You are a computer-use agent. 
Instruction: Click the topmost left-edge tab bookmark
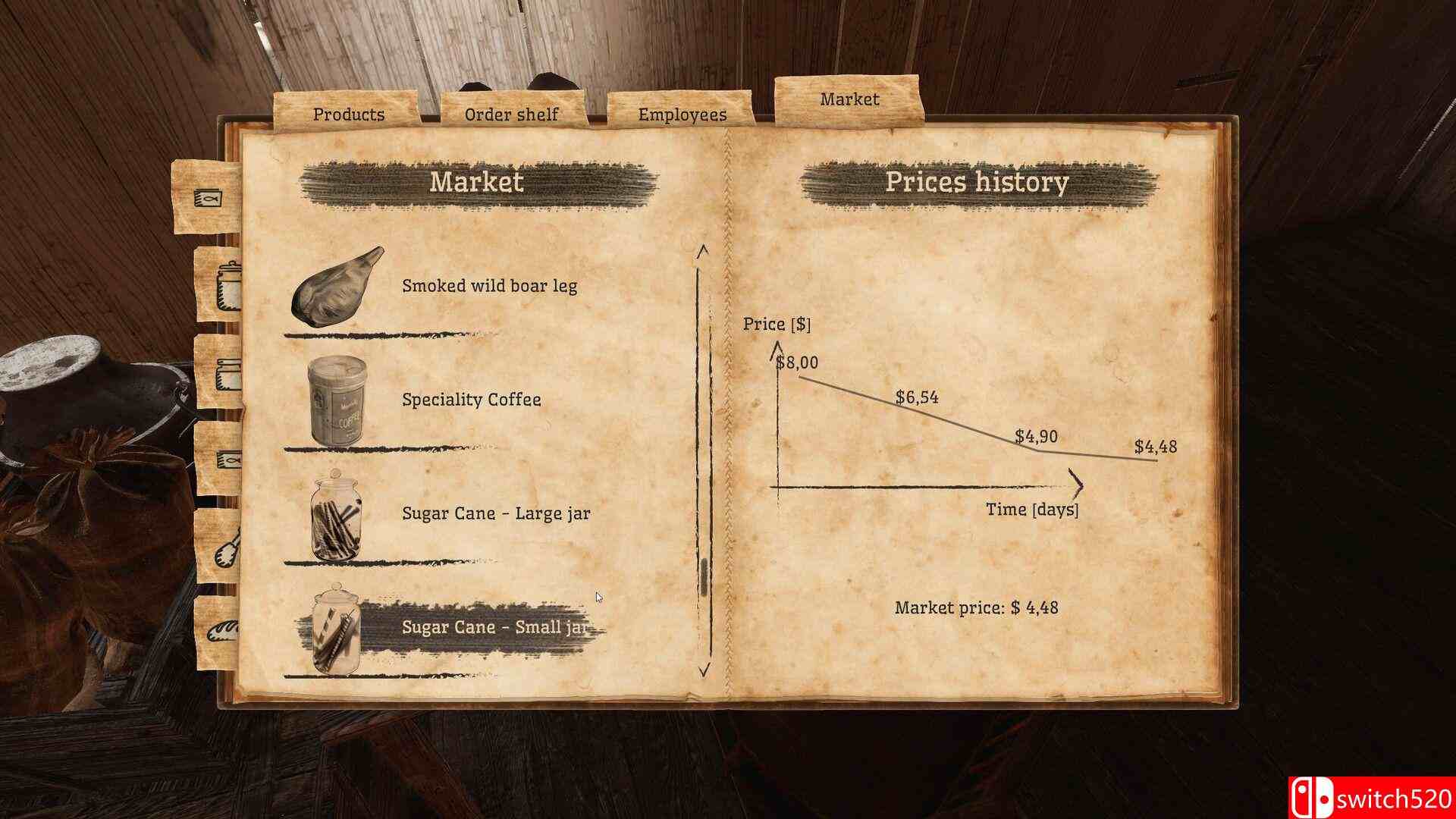(x=207, y=197)
